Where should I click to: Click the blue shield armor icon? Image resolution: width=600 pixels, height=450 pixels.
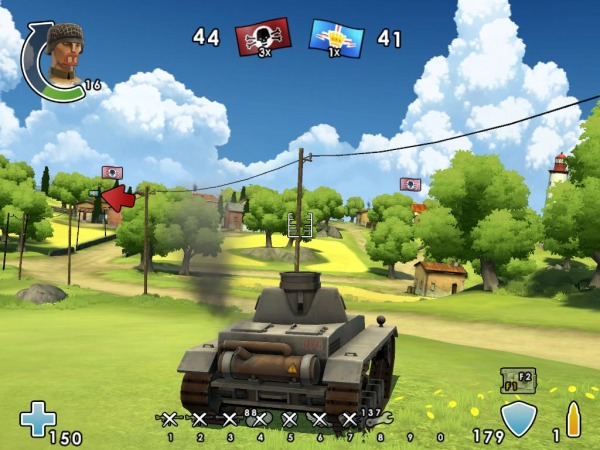518,420
